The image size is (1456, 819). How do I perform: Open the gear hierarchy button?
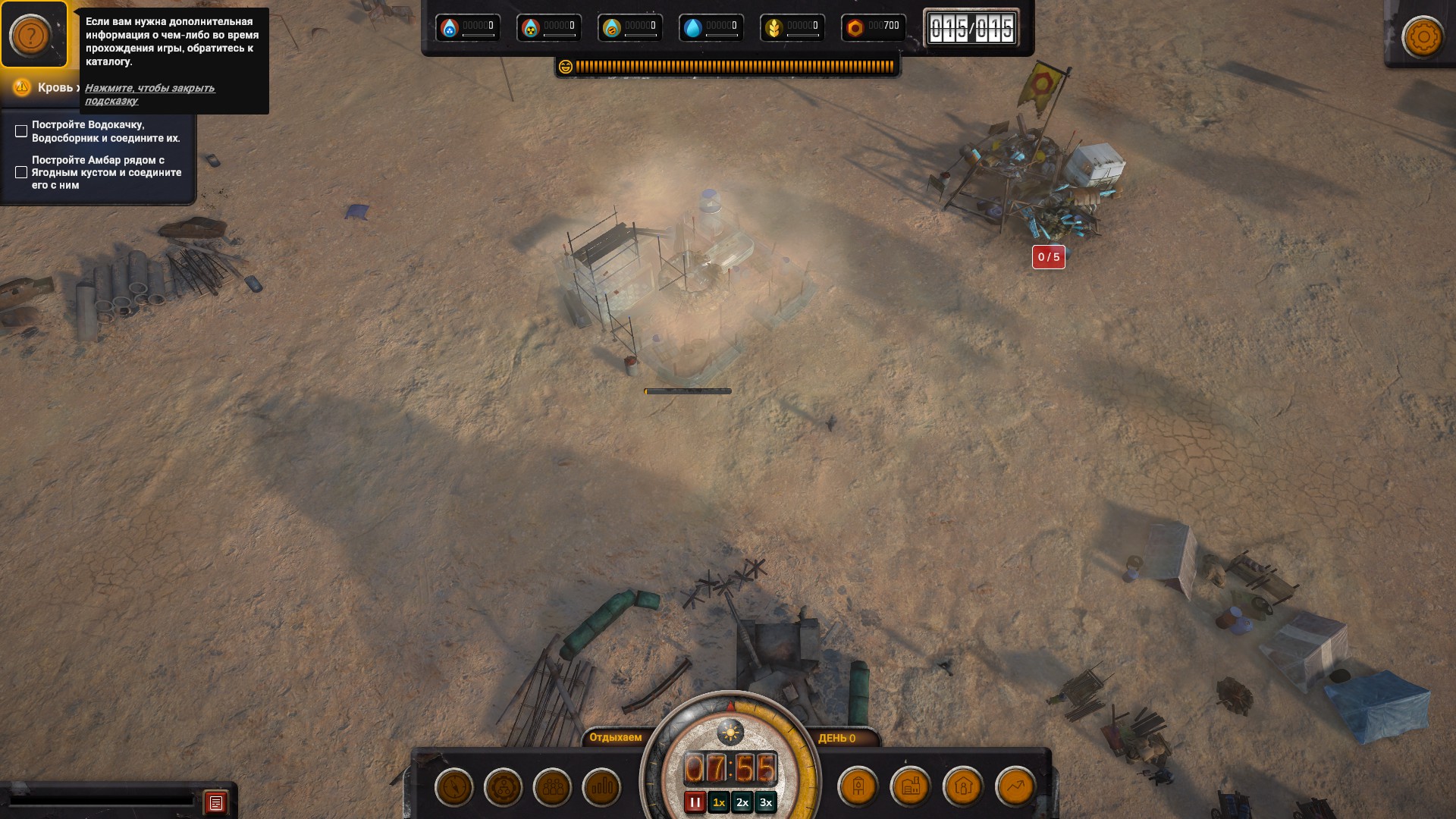(x=503, y=787)
